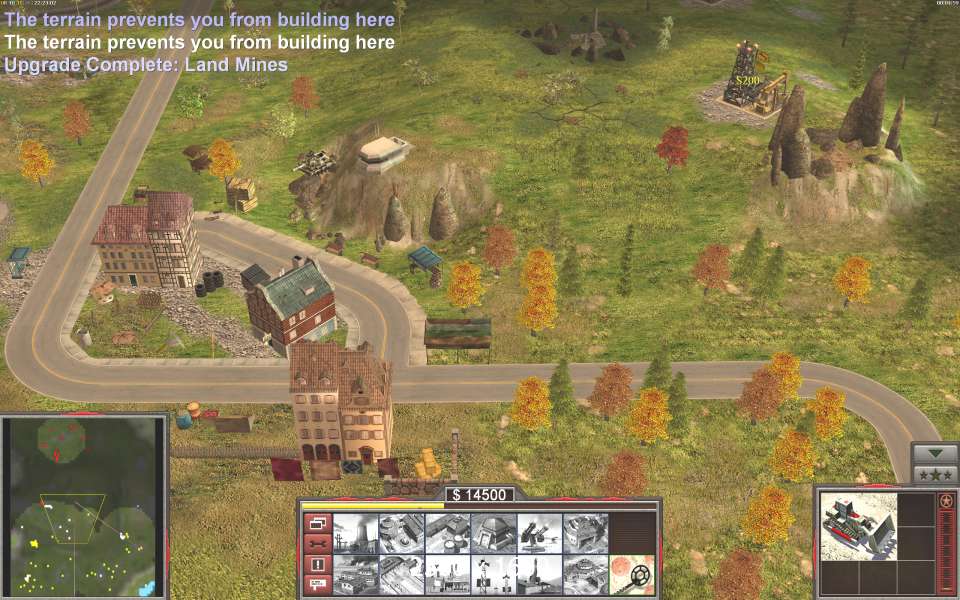Open the three-star General's powers button
The width and height of the screenshot is (960, 600).
click(936, 474)
